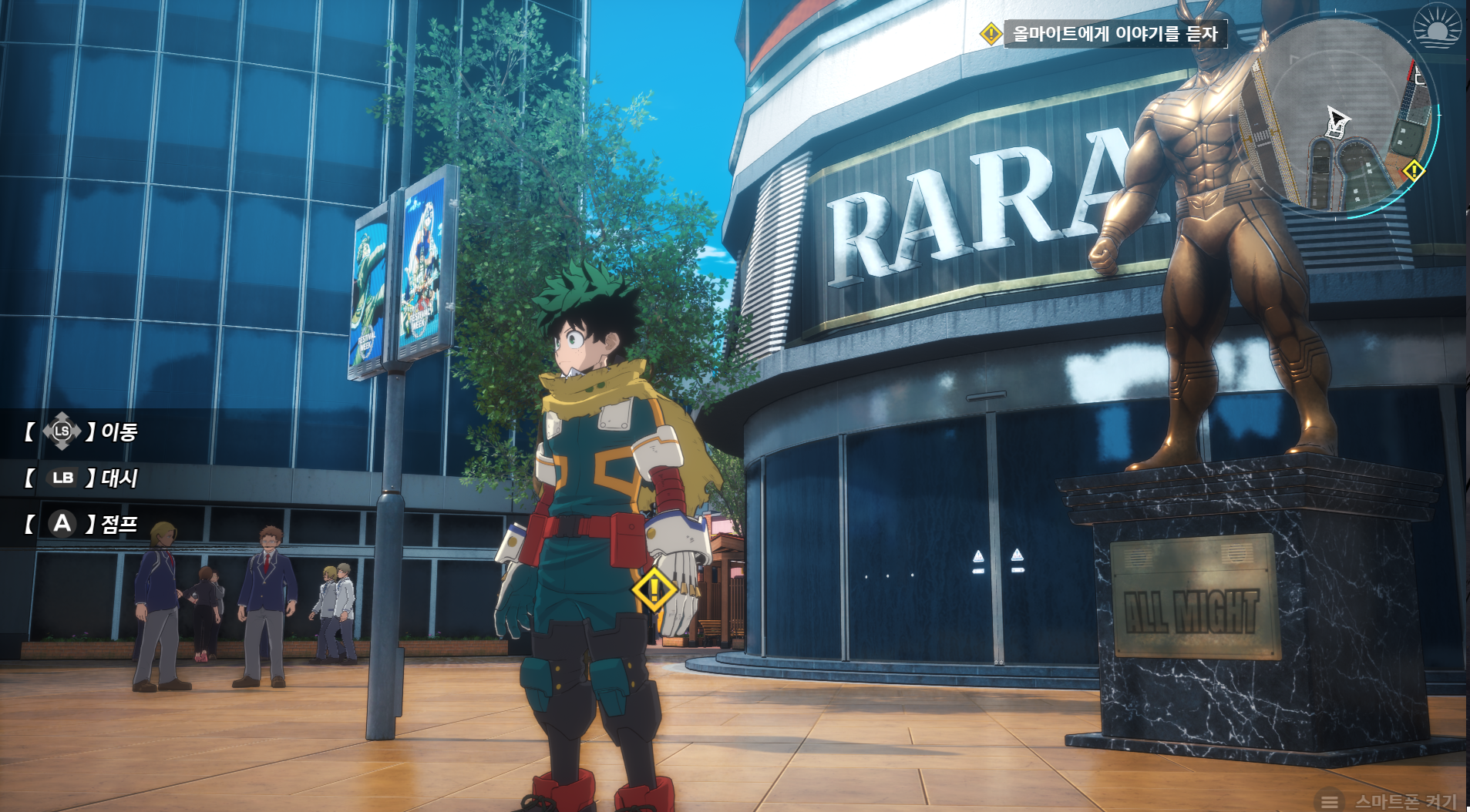Click the yellow exclamation waypoint marker beside the character

(x=654, y=590)
